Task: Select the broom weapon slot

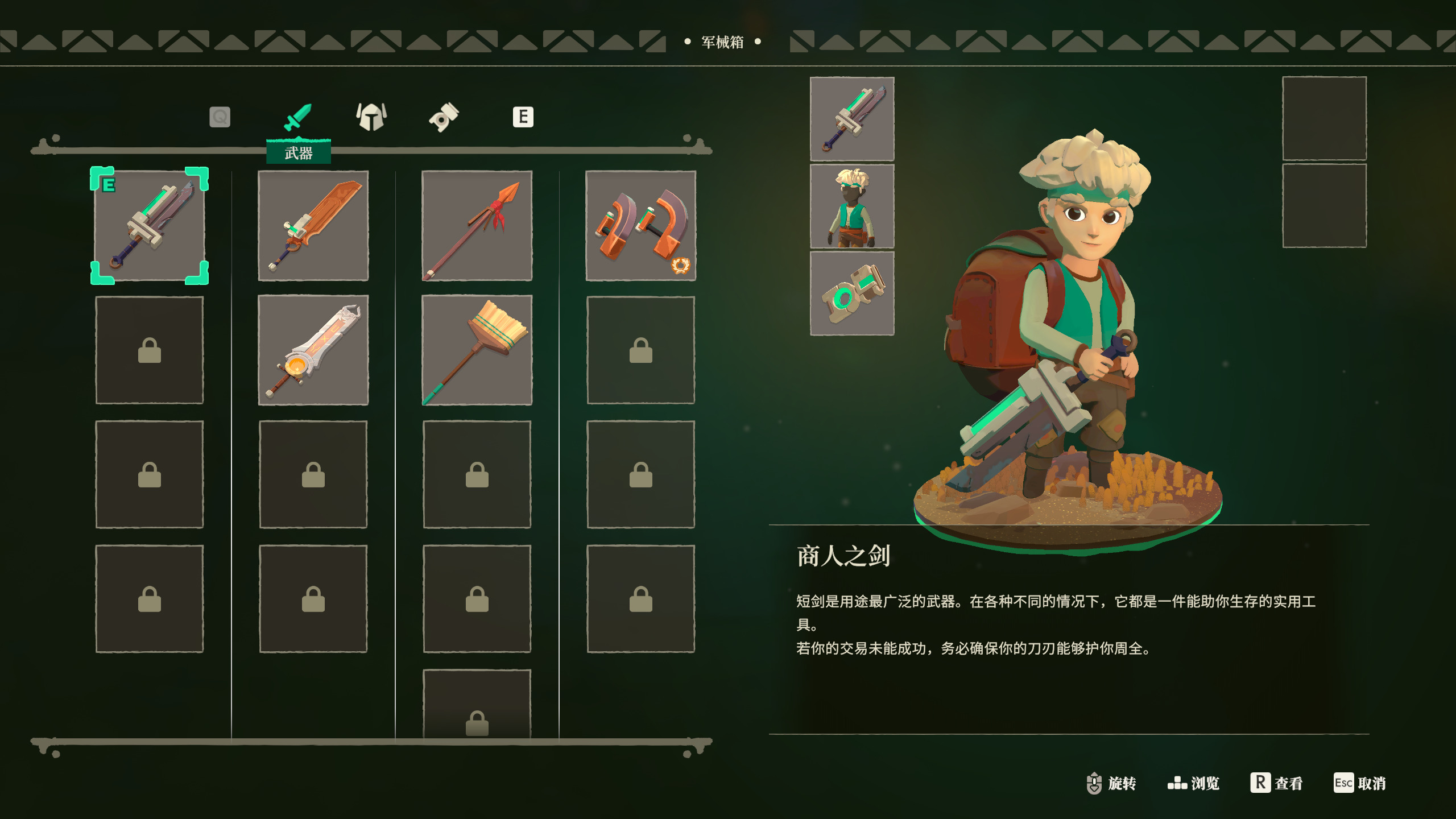Action: coord(477,350)
